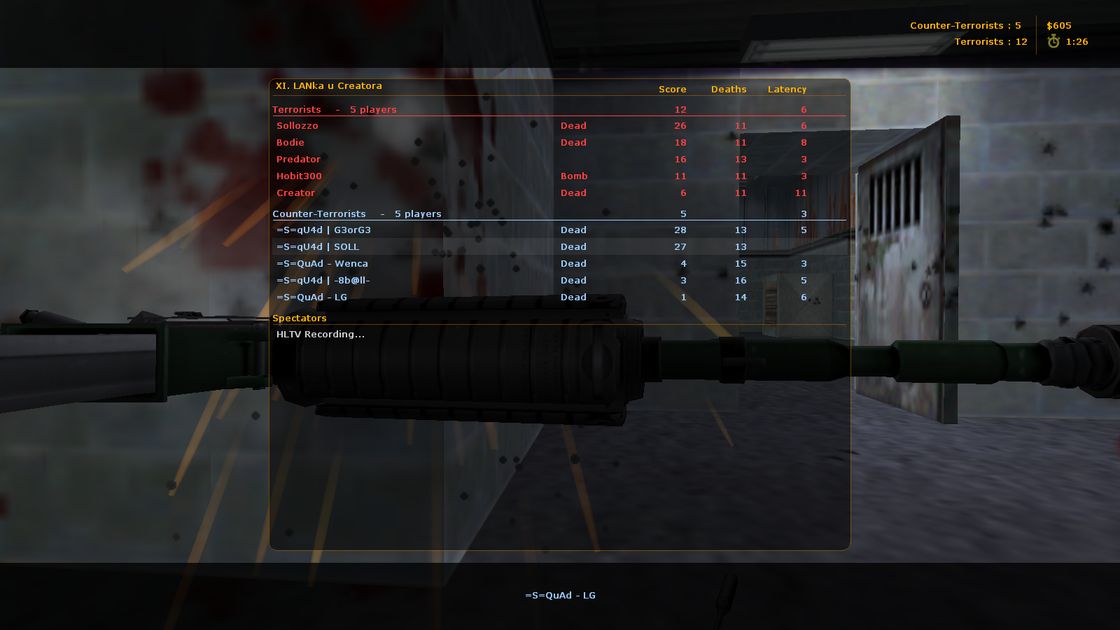Click the Bodie player row

(291, 143)
